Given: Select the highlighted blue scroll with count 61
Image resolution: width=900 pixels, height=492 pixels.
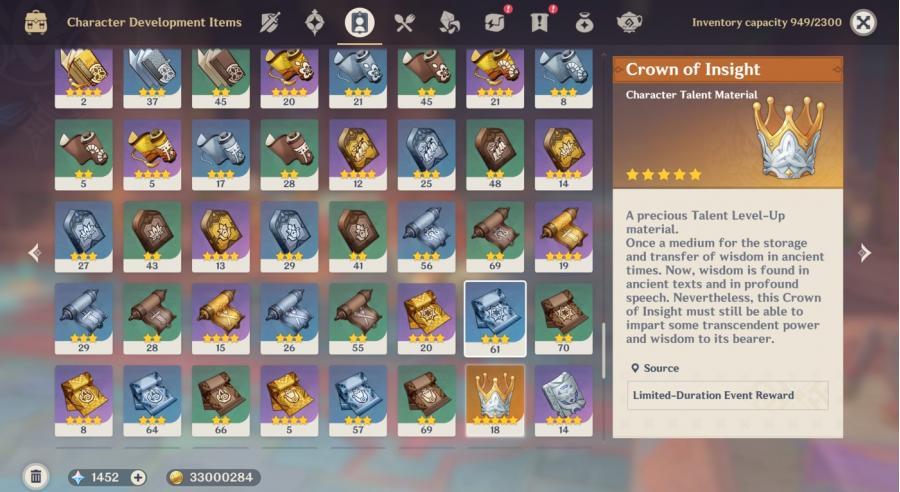Looking at the screenshot, I should [x=495, y=317].
